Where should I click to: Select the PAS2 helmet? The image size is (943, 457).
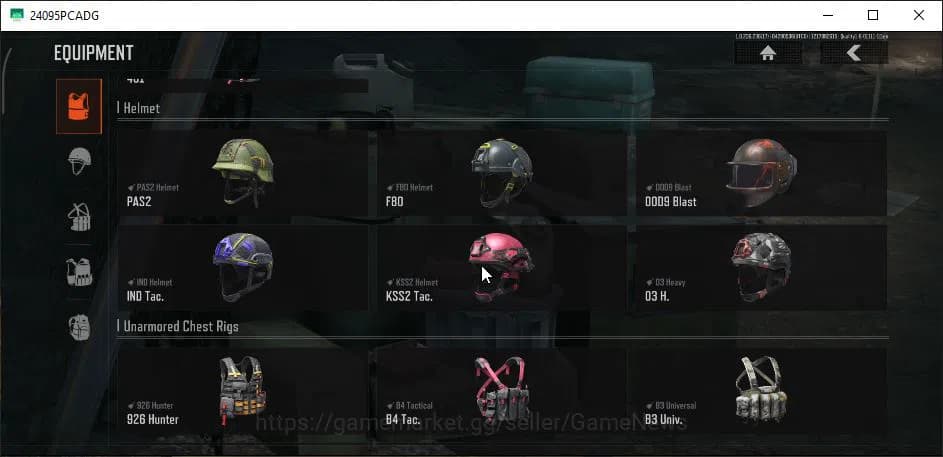pyautogui.click(x=241, y=173)
